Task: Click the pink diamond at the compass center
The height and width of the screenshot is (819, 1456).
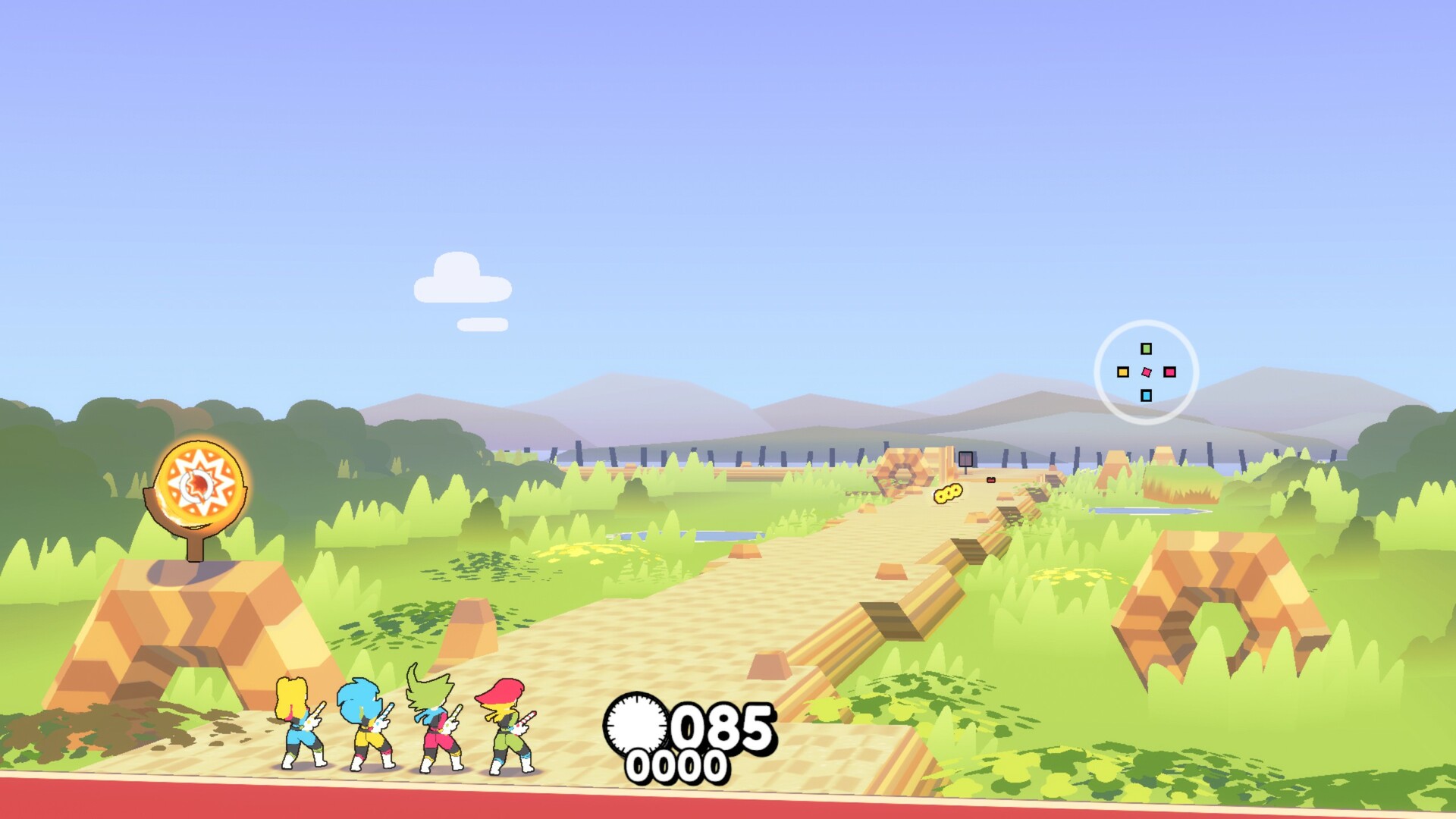Action: coord(1146,372)
